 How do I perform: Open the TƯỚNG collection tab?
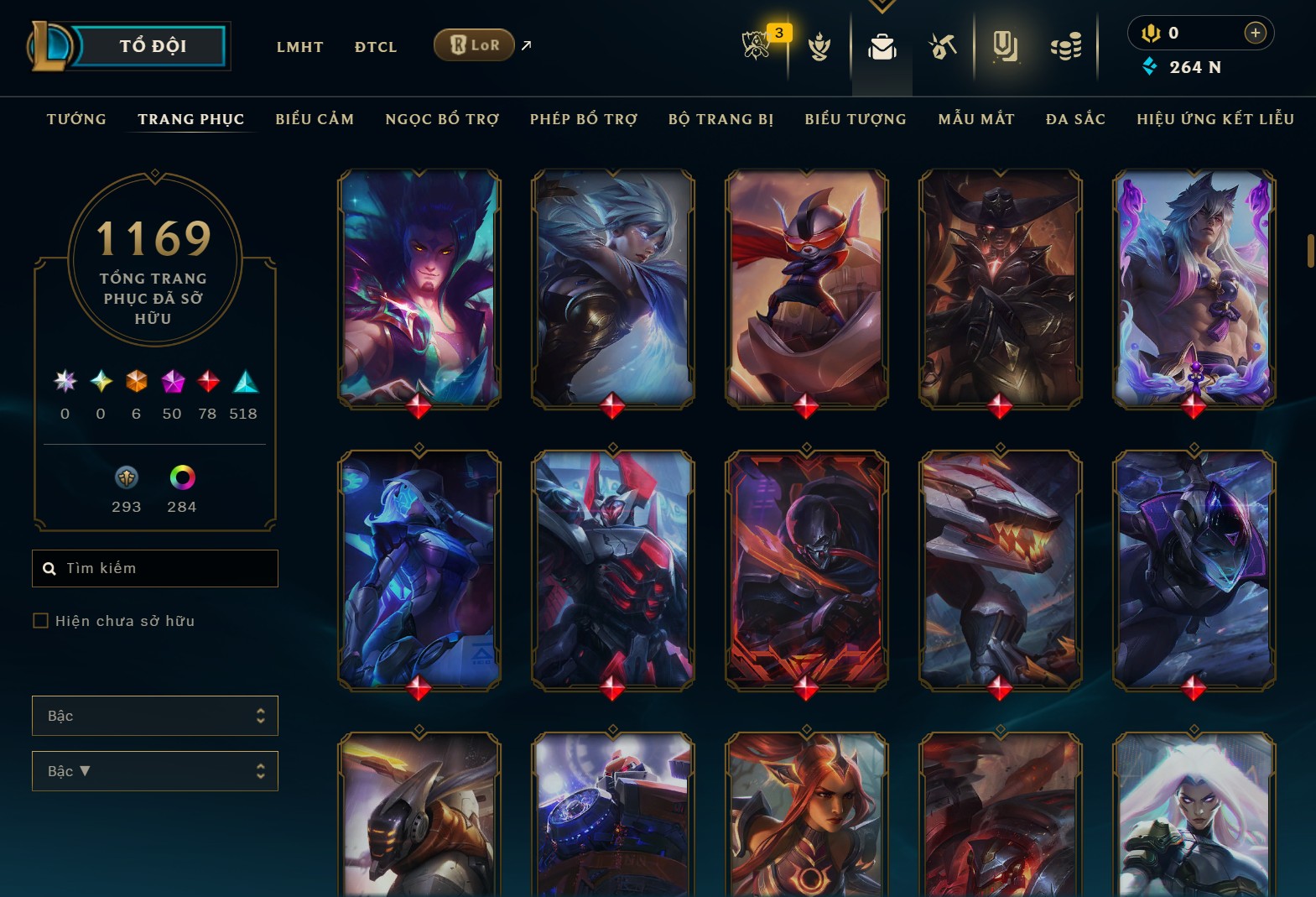click(76, 119)
